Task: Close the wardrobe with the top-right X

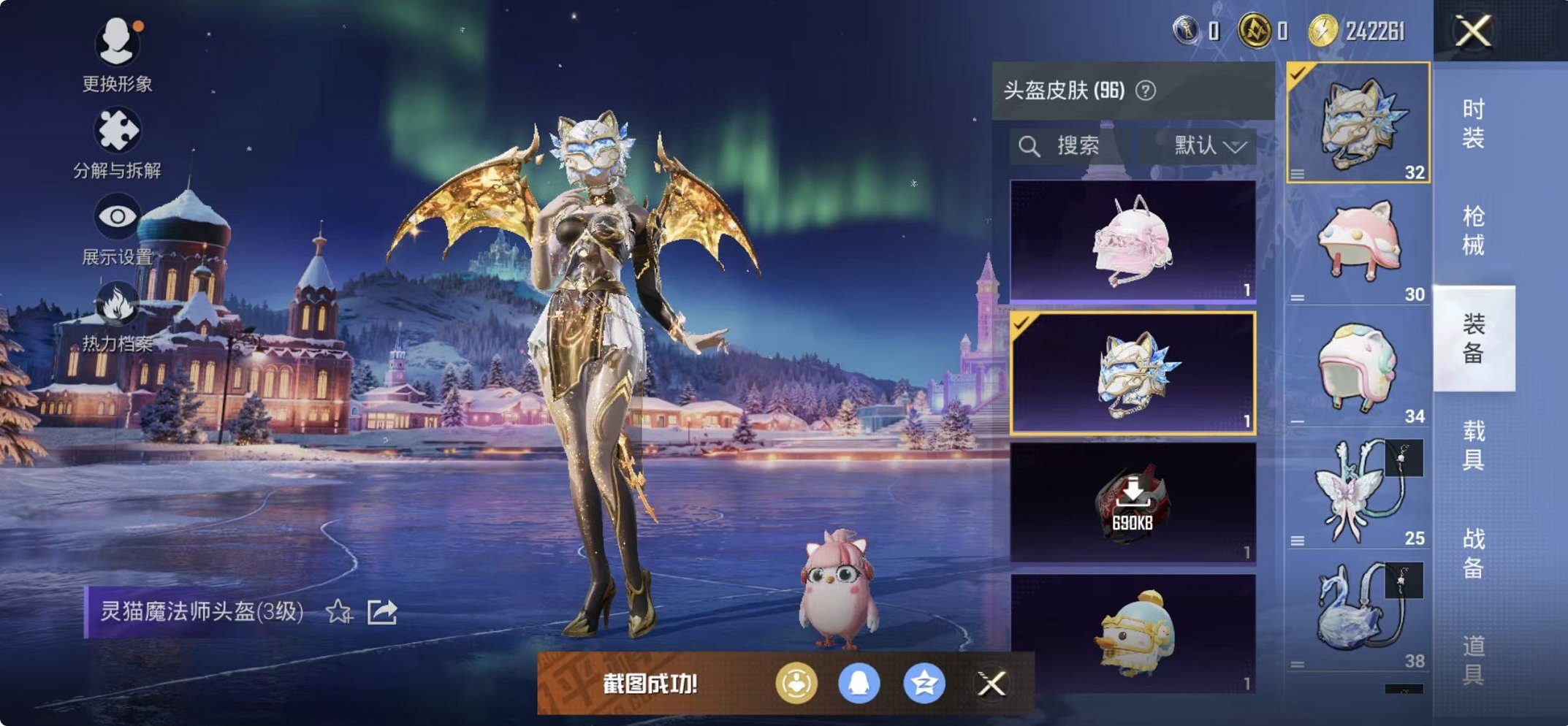Action: (x=1472, y=31)
